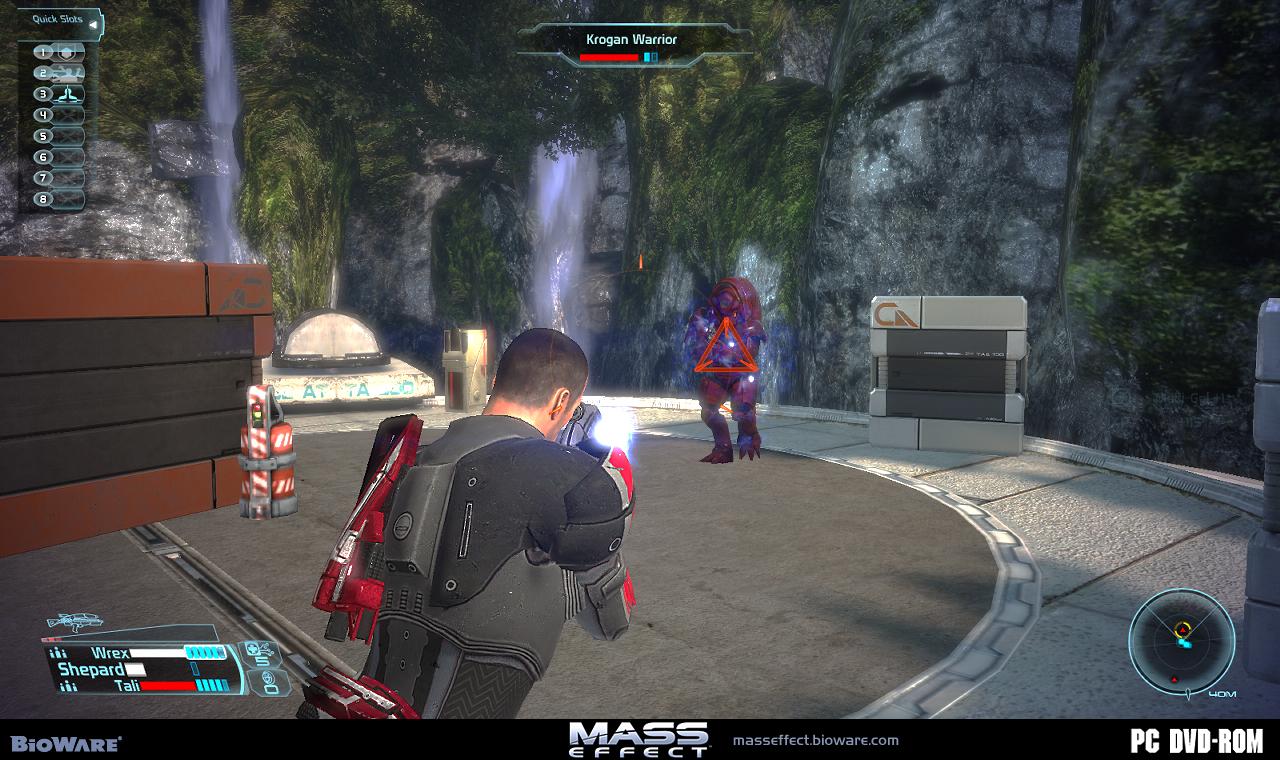
Task: Use the ability in quick slot 2
Action: 66,73
